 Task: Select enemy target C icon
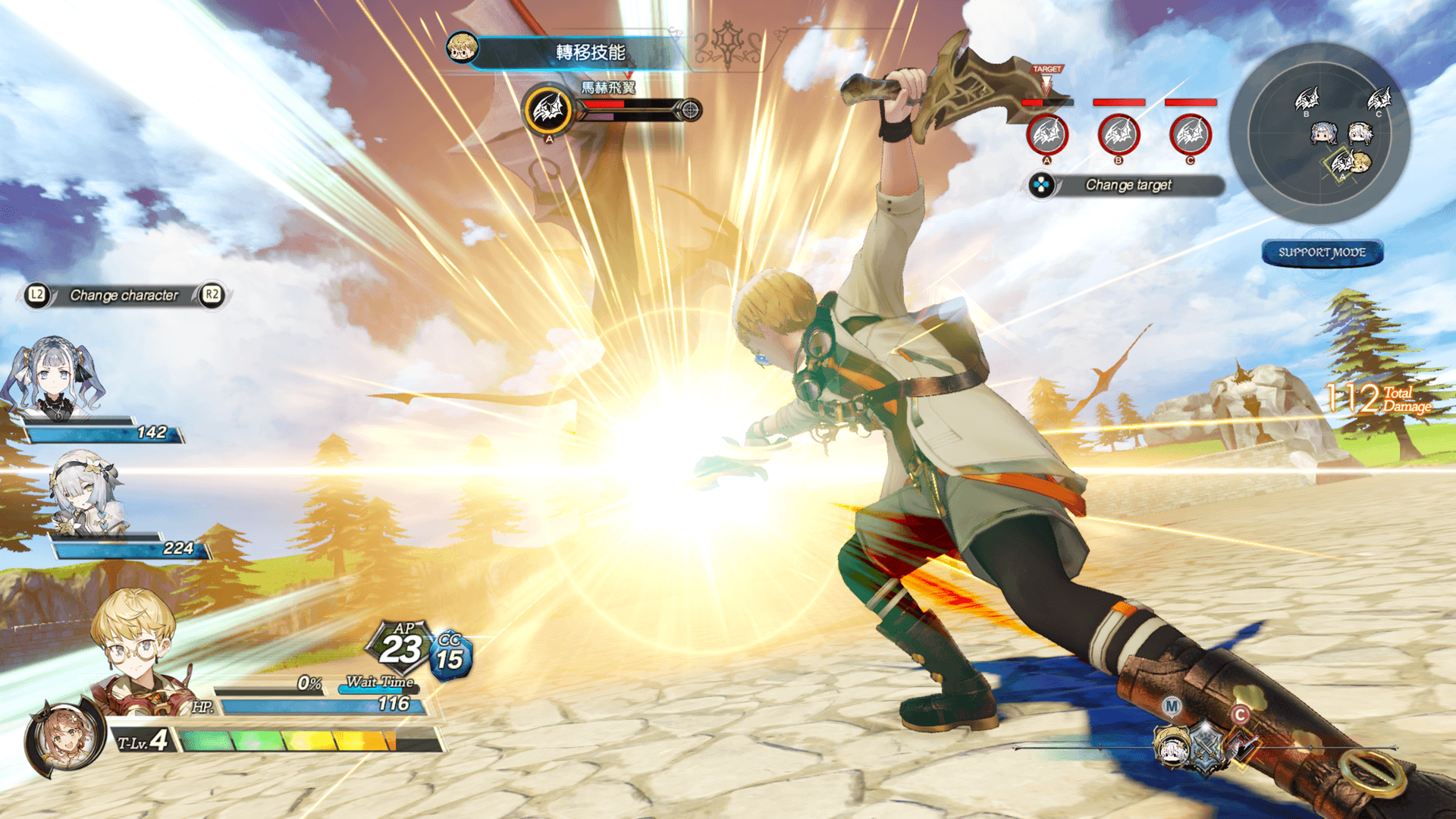click(1190, 135)
